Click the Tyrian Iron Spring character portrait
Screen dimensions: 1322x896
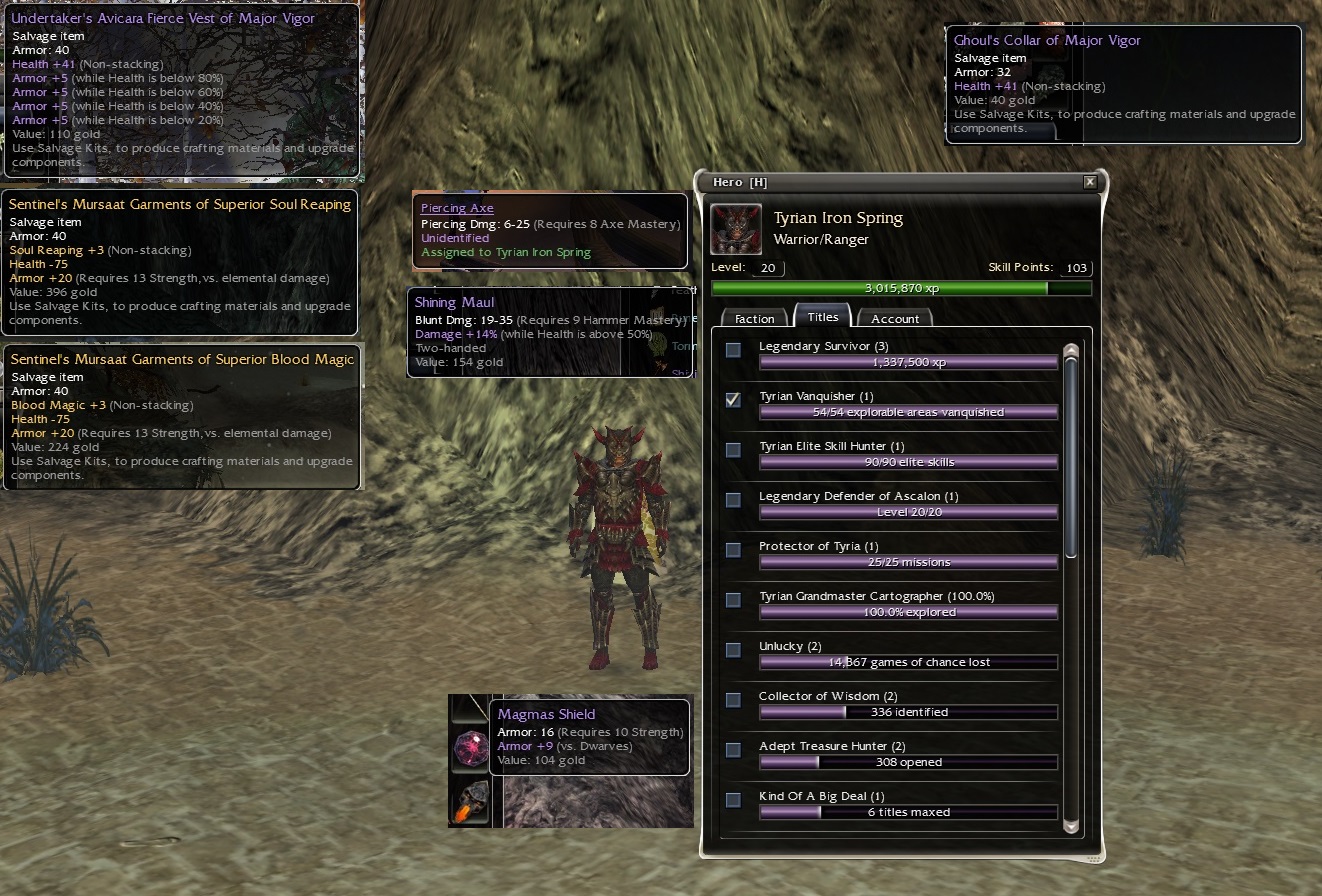(736, 230)
